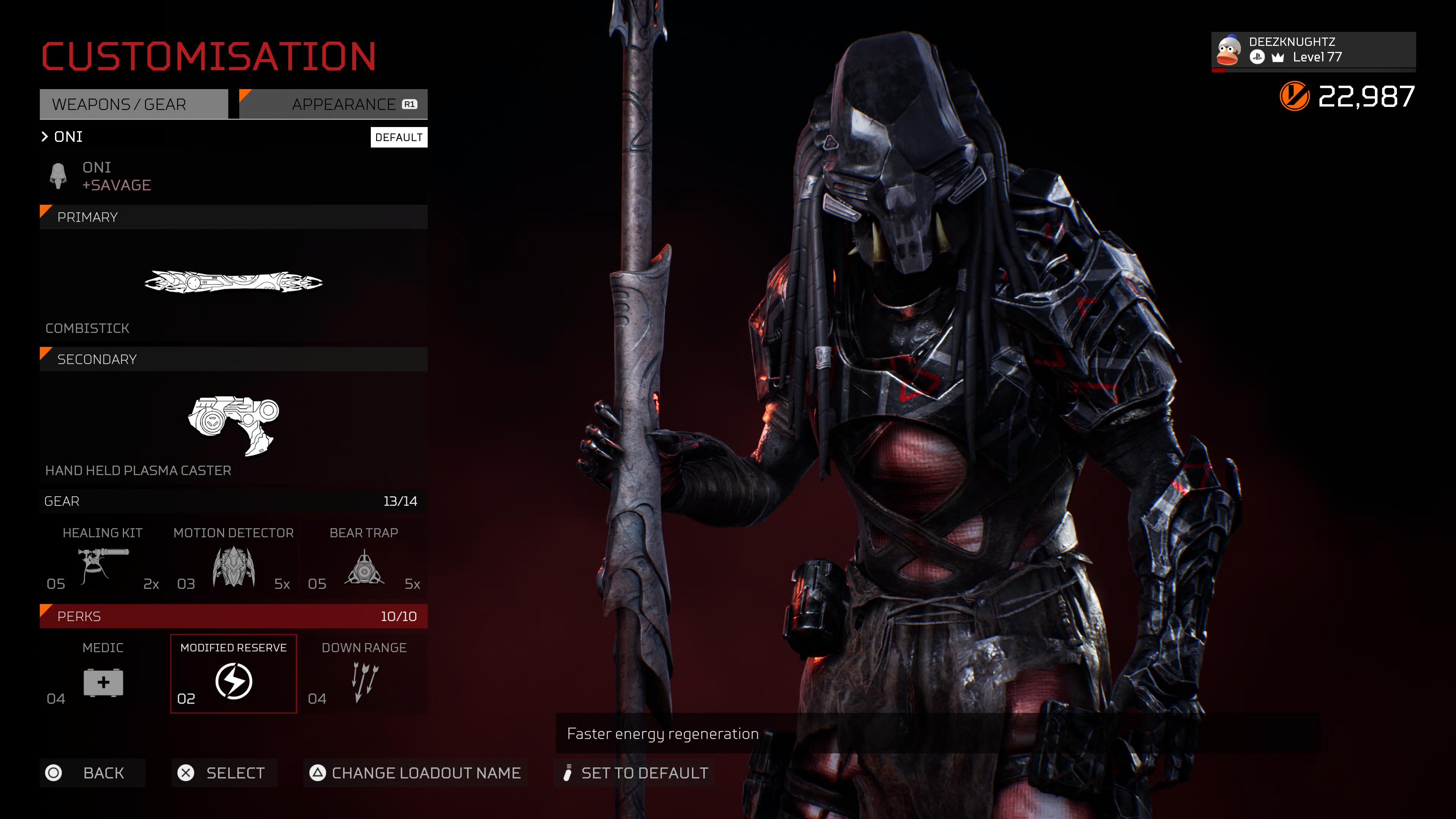Select the Medic perk

[103, 674]
